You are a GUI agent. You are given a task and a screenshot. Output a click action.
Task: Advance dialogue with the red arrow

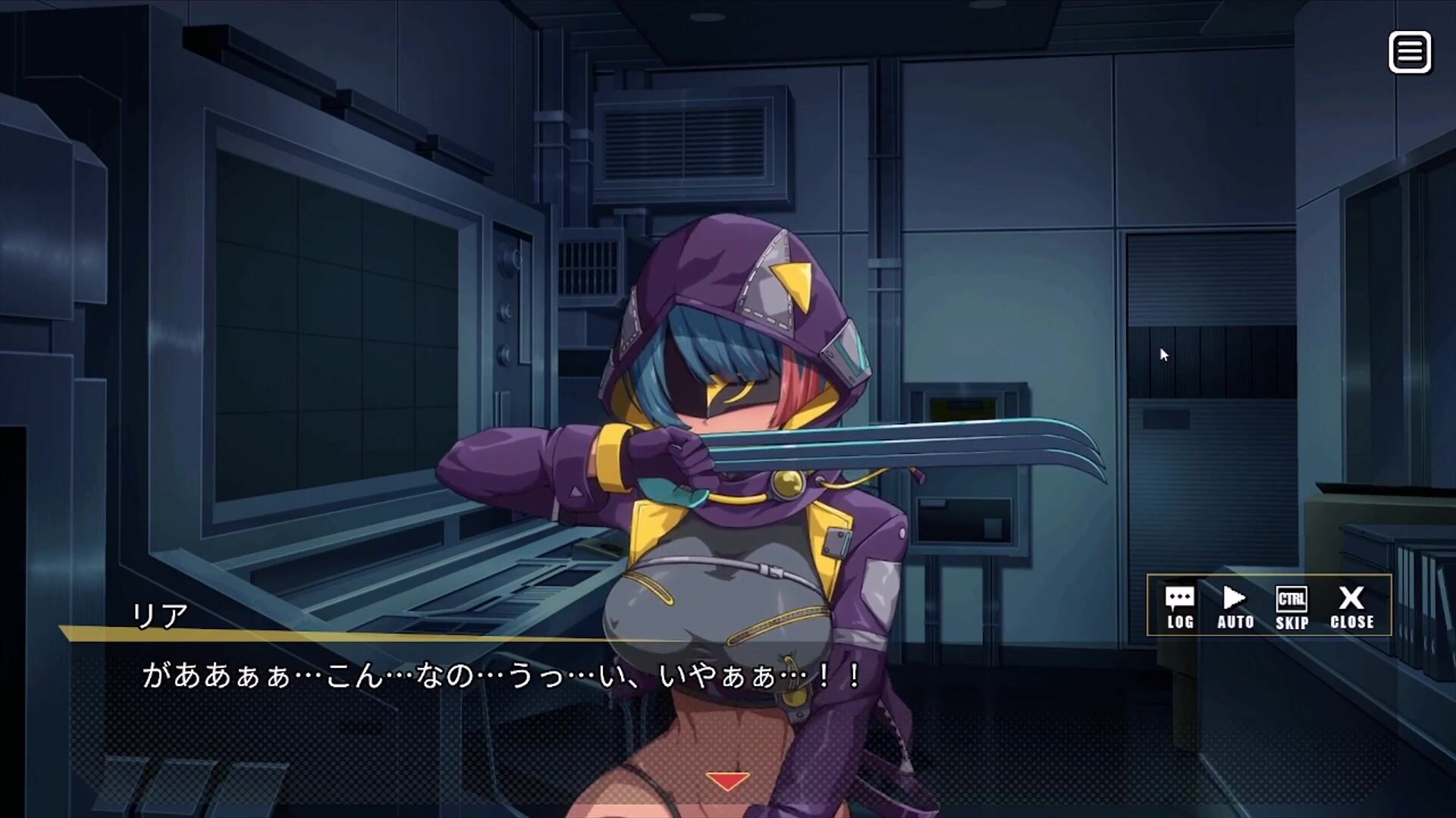click(x=727, y=781)
